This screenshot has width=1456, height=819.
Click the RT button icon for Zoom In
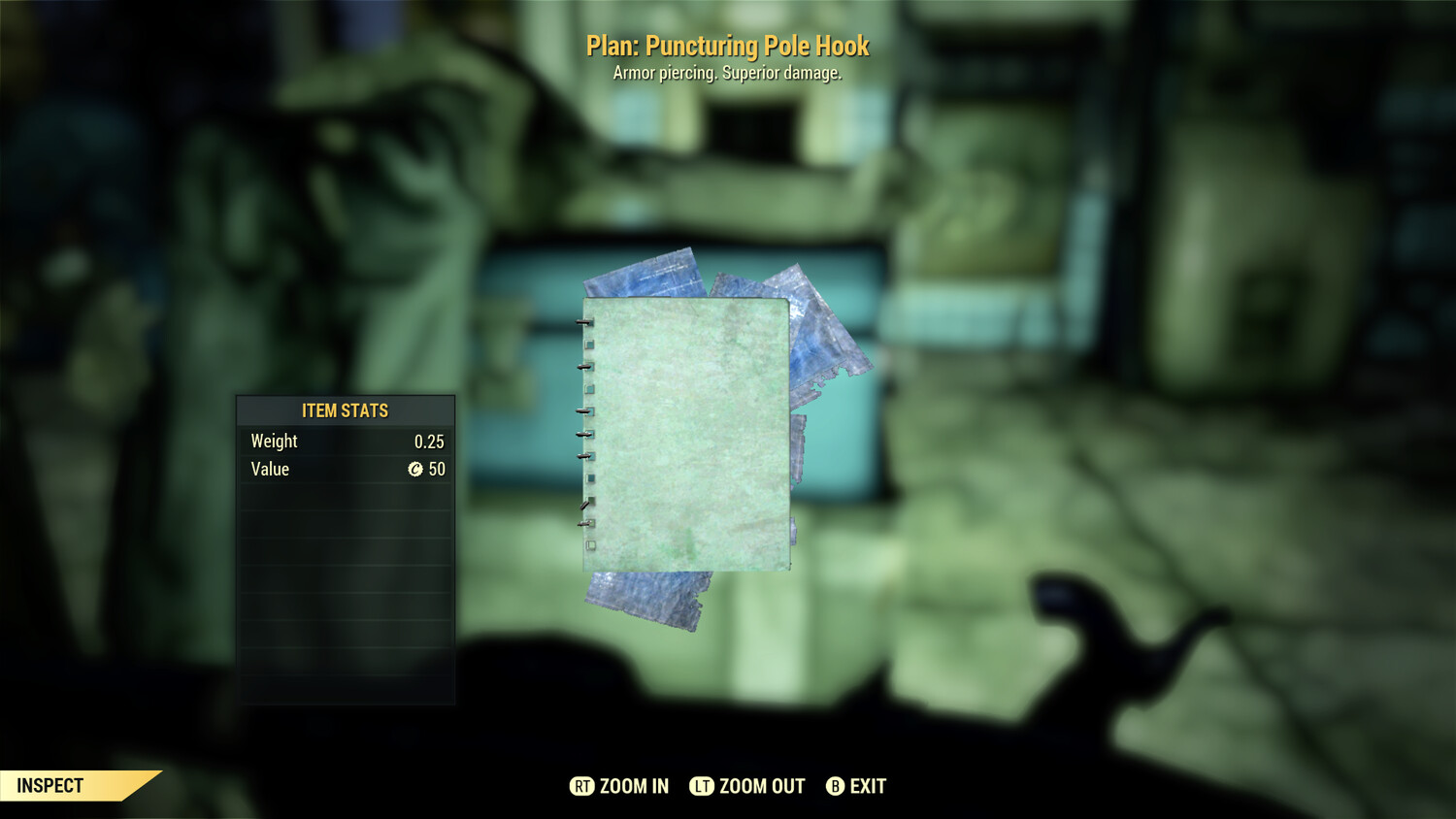coord(582,786)
